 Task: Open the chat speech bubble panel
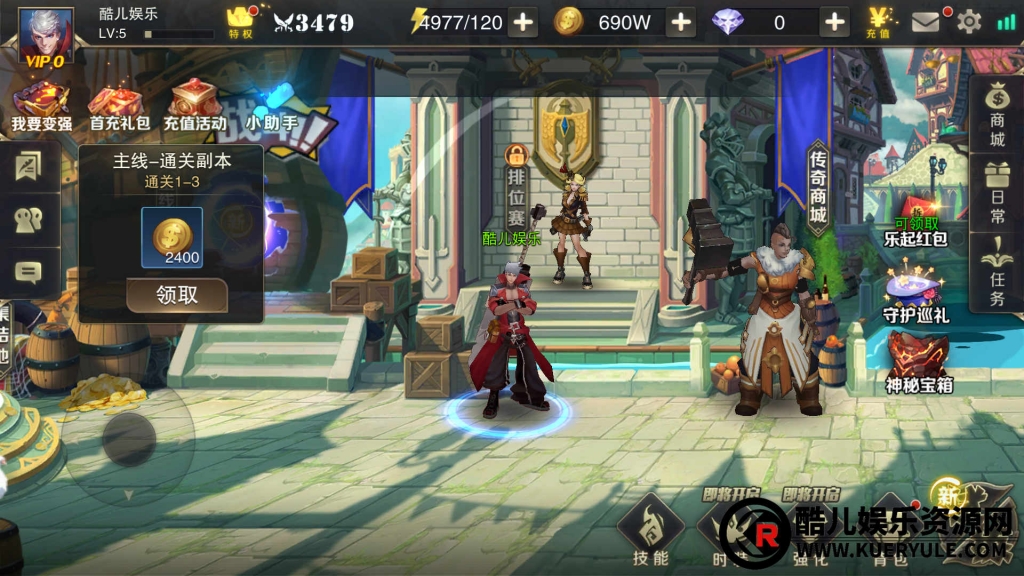28,271
